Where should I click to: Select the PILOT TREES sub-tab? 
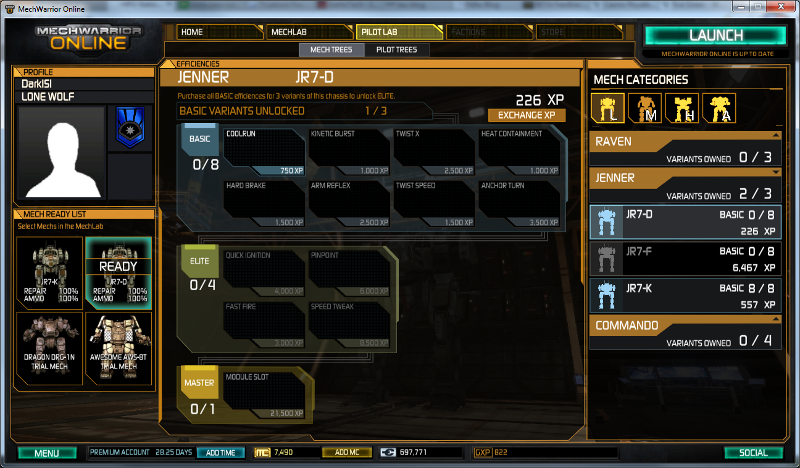click(x=397, y=49)
